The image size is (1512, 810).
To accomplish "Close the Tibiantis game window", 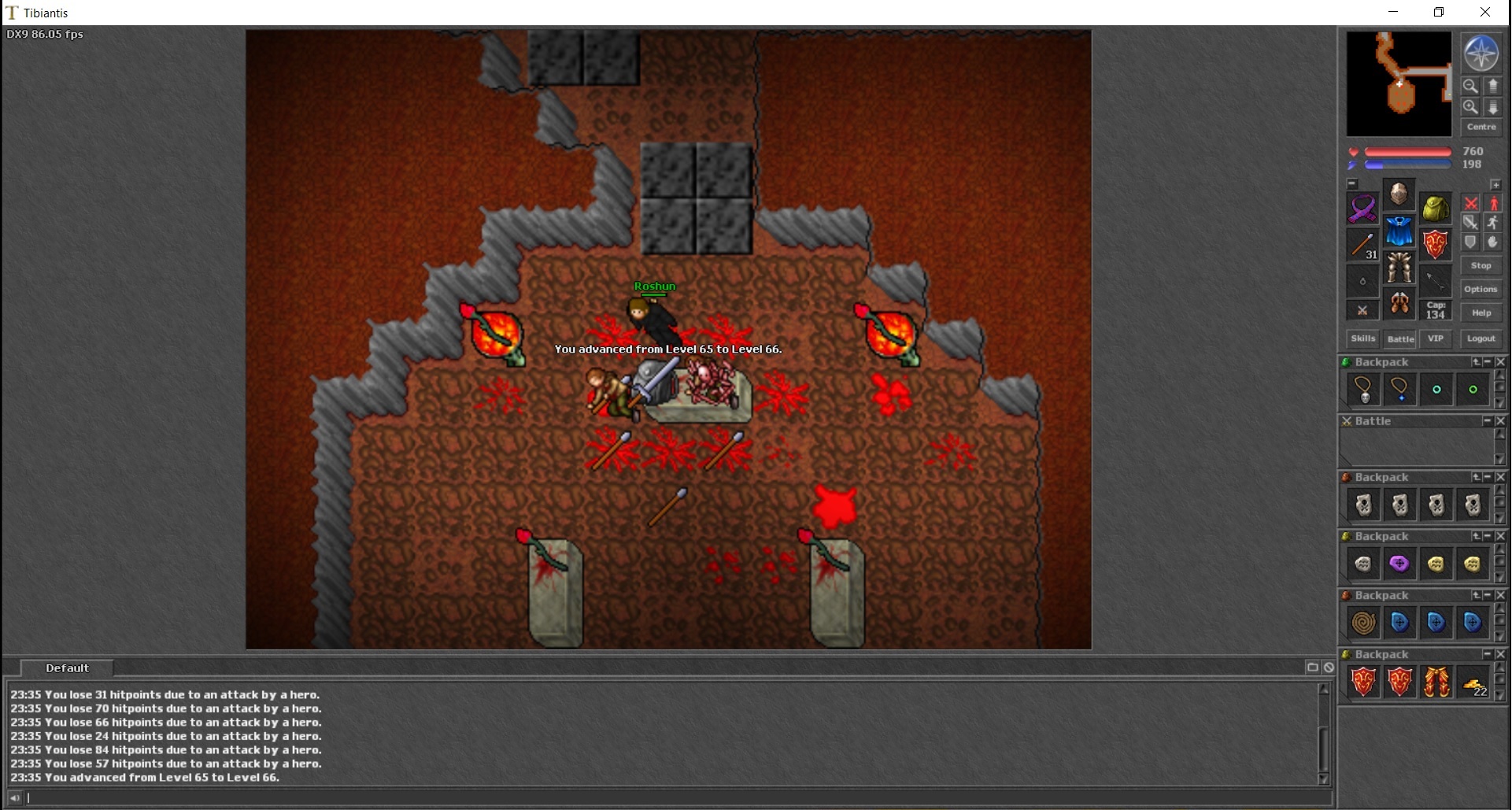I will 1485,12.
